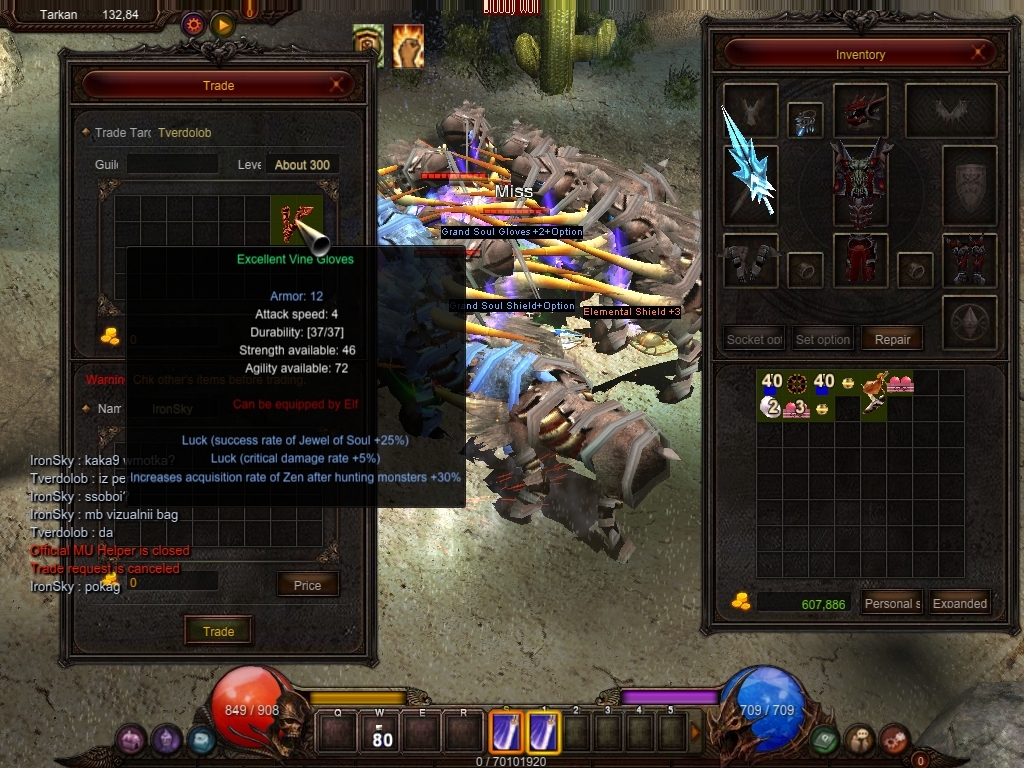The width and height of the screenshot is (1024, 768).
Task: Click the W hotbar slot showing 80
Action: tap(382, 733)
